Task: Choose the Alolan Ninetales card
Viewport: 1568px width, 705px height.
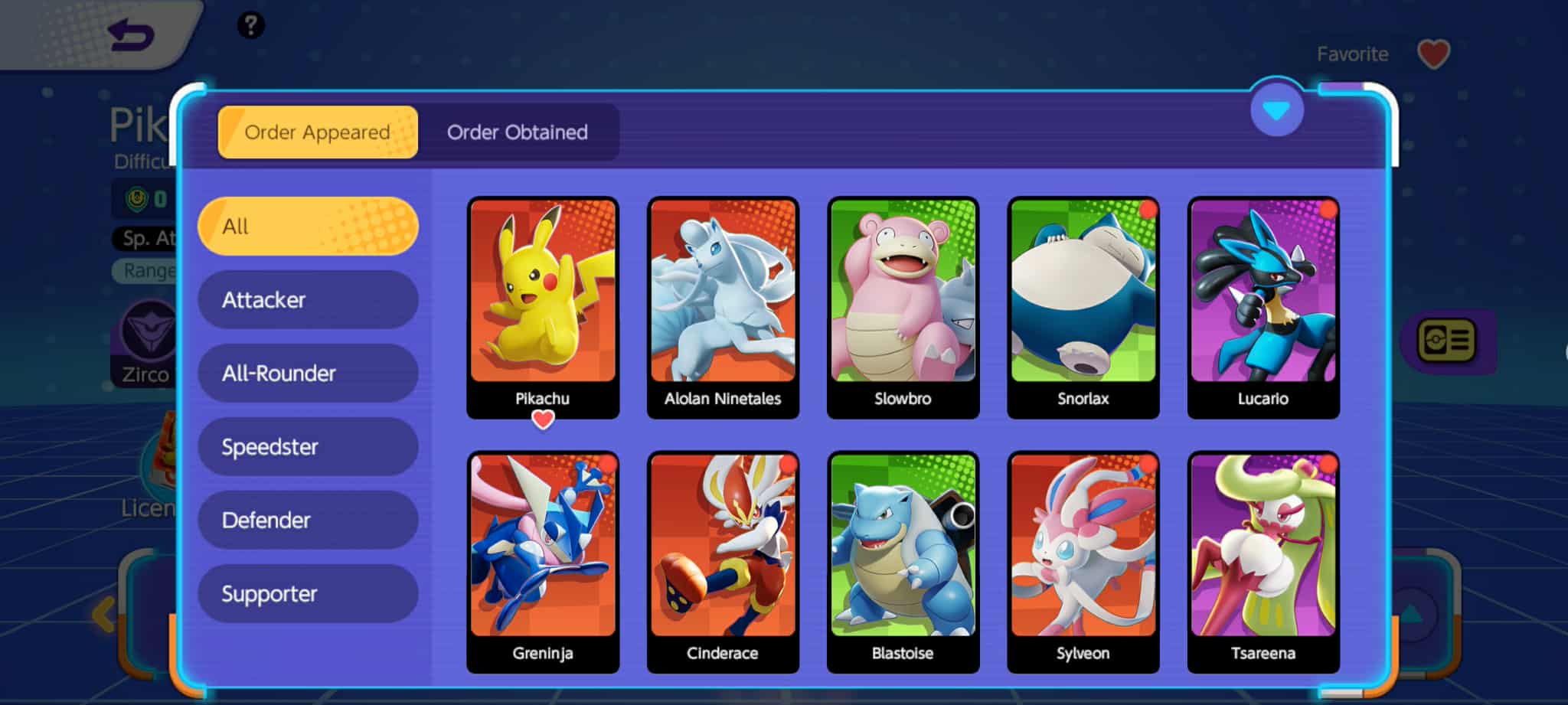Action: point(723,306)
